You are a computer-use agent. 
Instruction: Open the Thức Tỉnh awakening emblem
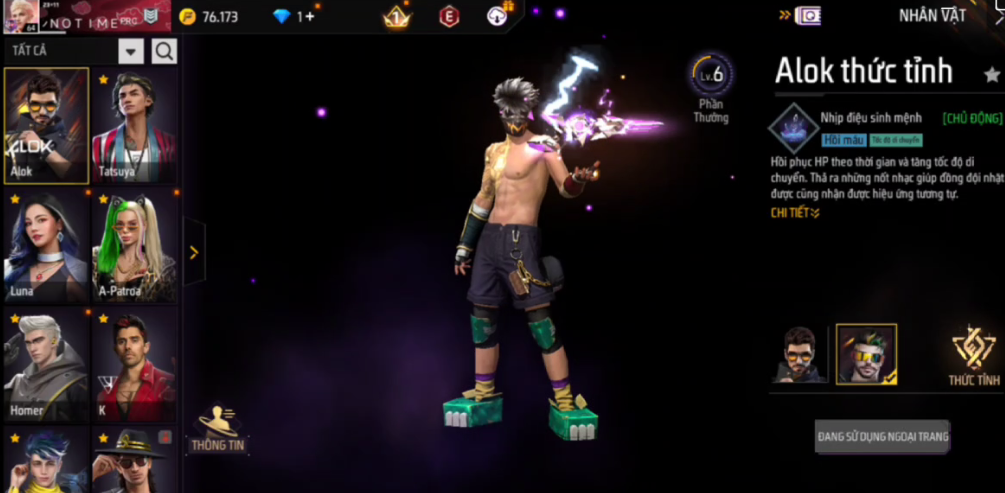click(x=974, y=356)
